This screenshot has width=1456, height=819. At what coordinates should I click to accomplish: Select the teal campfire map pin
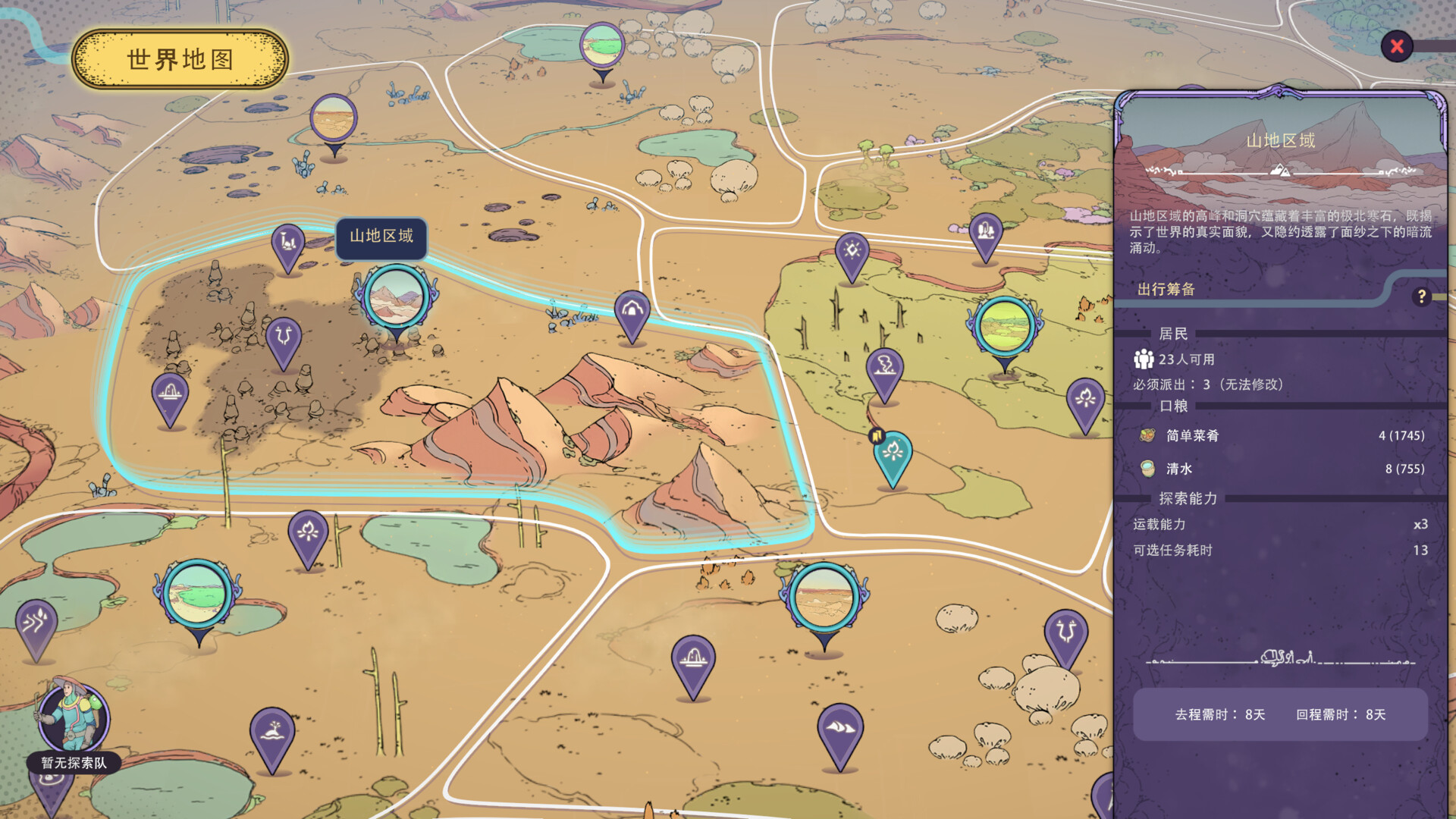893,454
